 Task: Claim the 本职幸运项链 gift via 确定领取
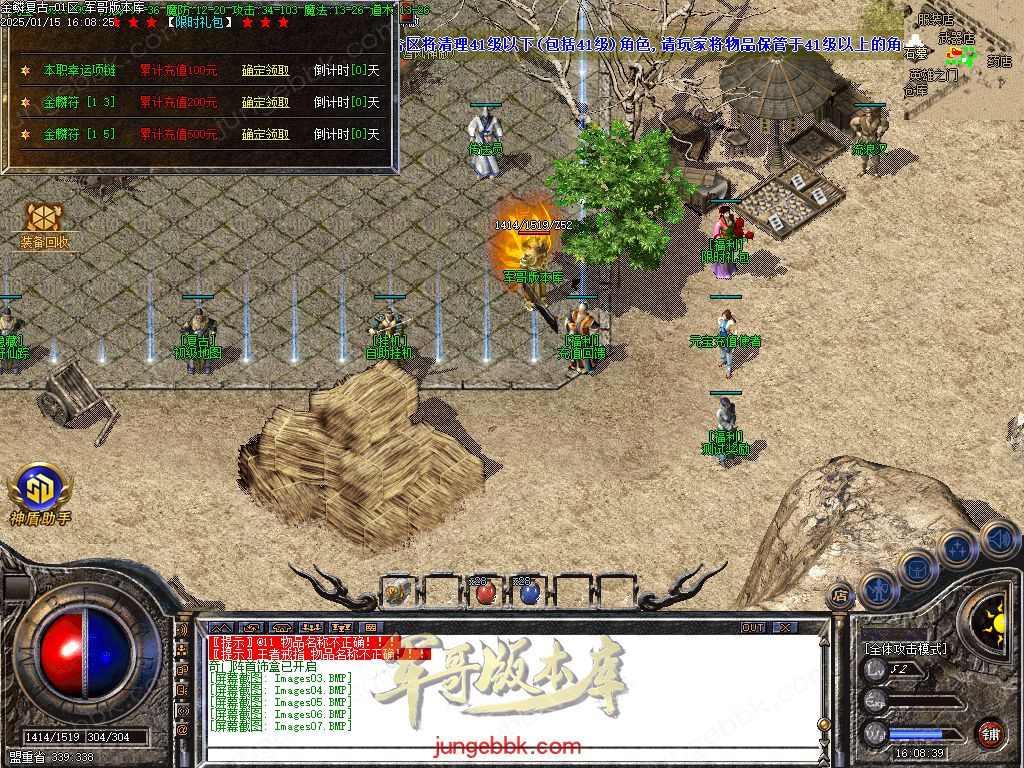coord(265,71)
